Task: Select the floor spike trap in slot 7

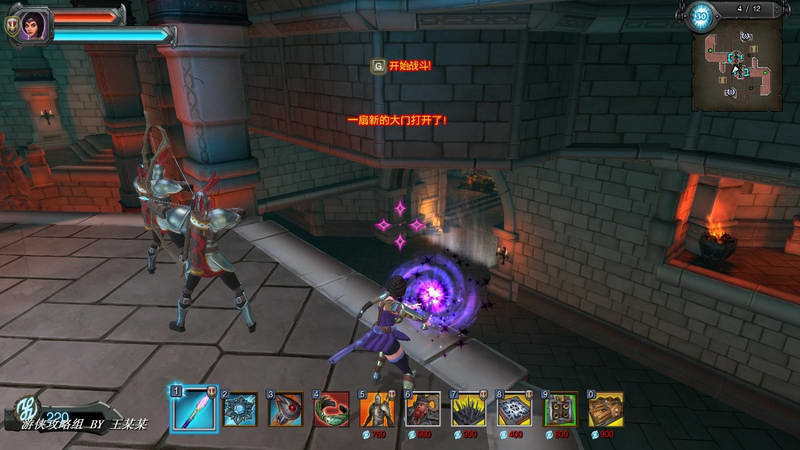Action: click(x=469, y=409)
